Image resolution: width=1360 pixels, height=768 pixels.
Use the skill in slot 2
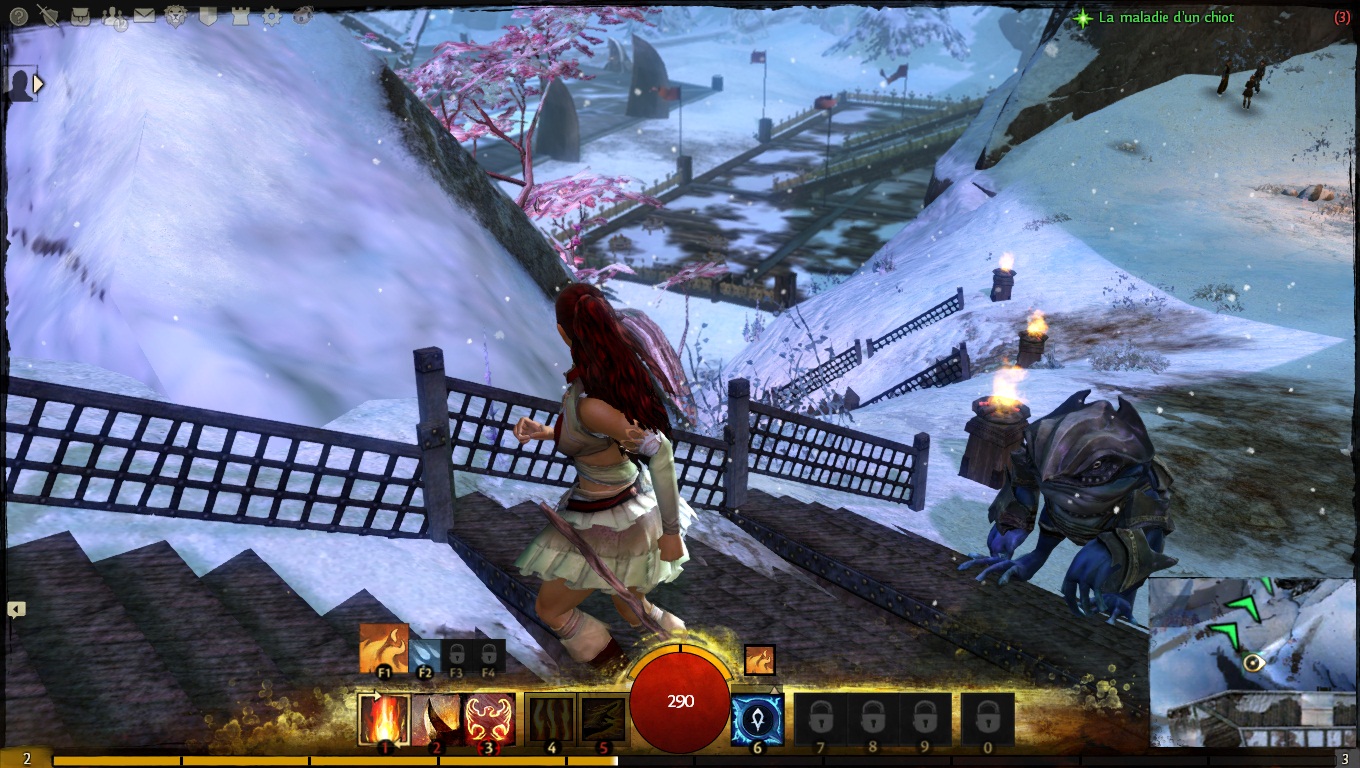436,719
